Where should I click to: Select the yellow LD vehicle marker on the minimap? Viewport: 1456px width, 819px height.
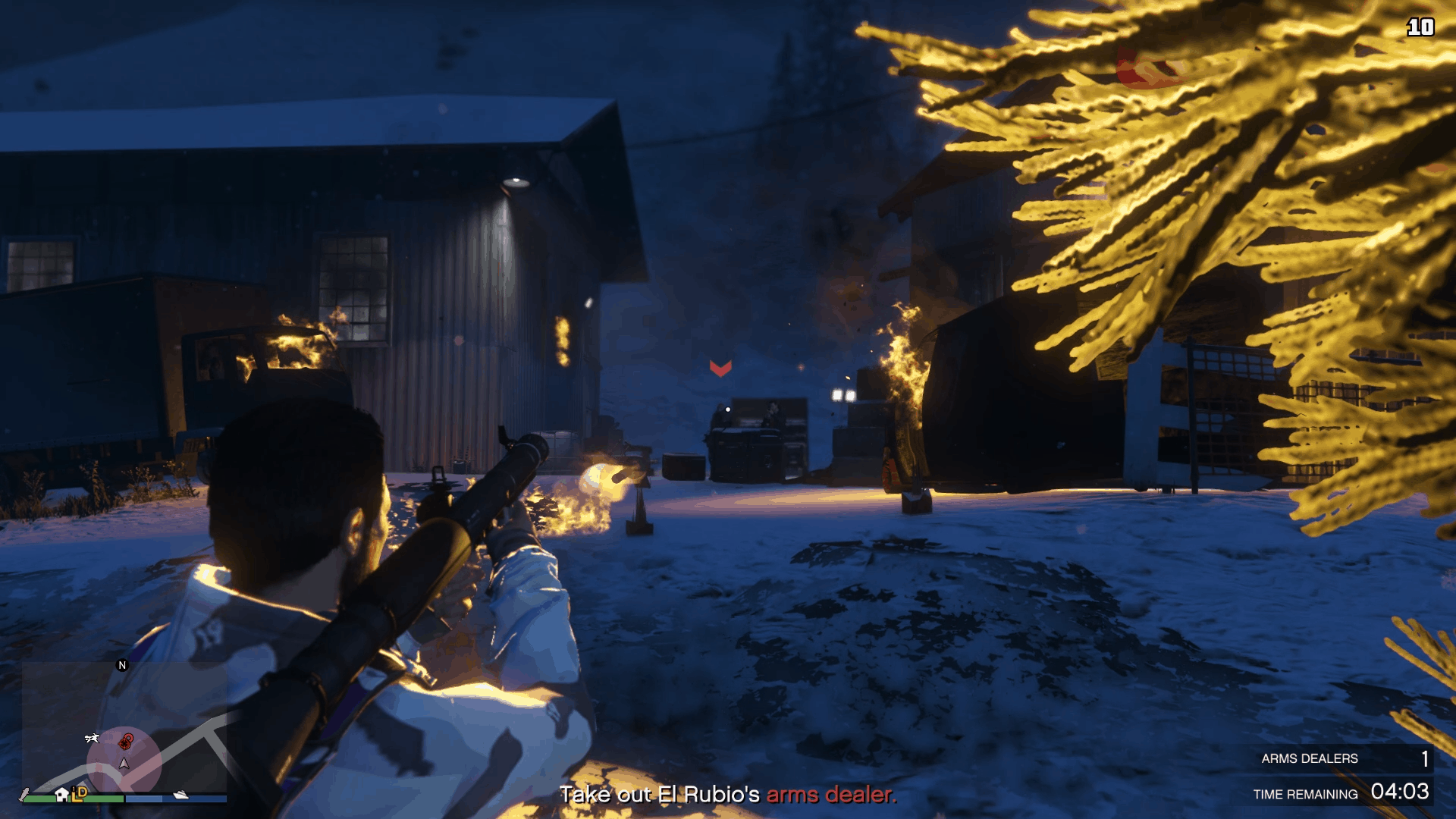click(79, 796)
